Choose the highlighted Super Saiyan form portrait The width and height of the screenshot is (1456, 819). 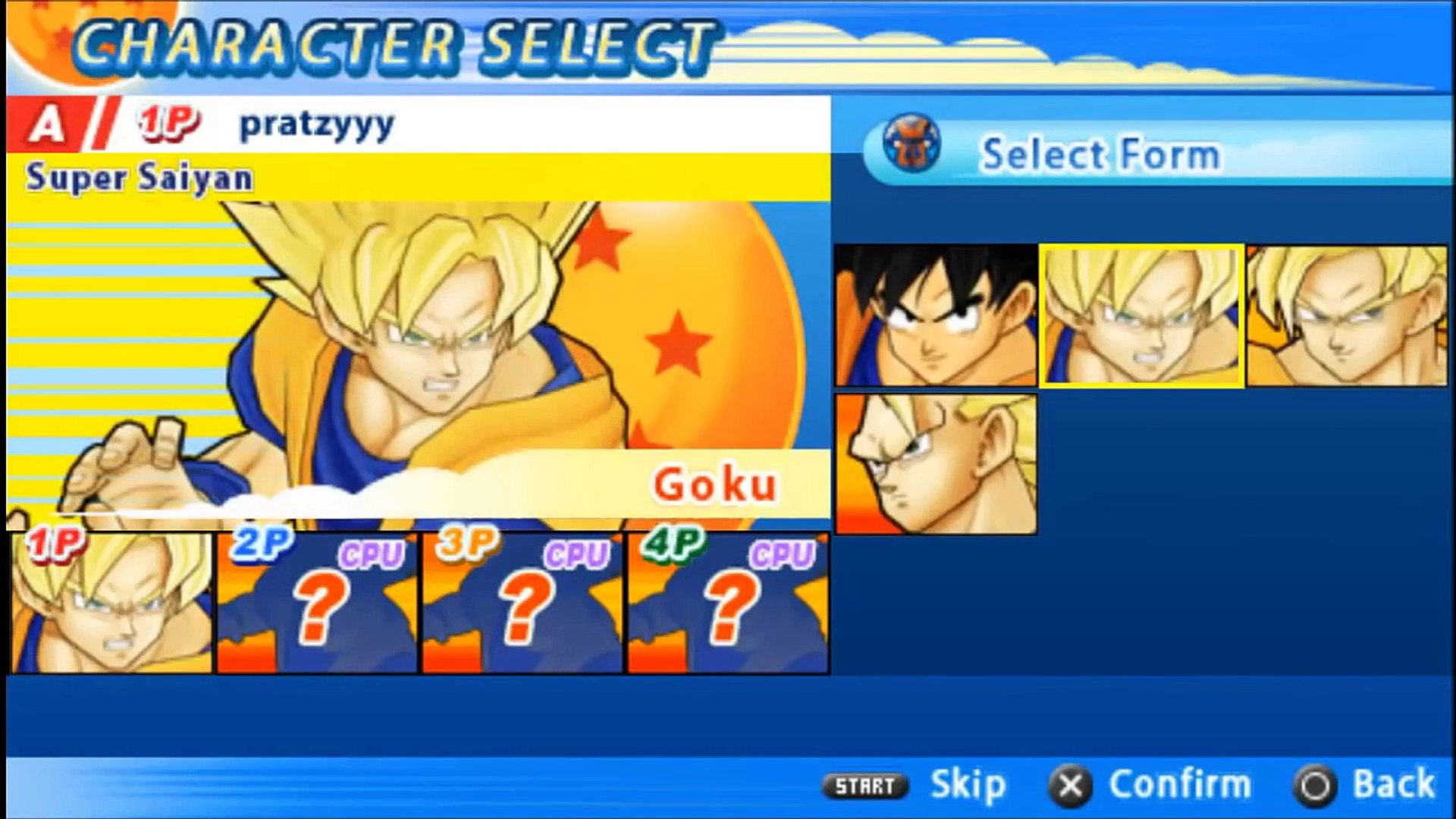(1141, 315)
